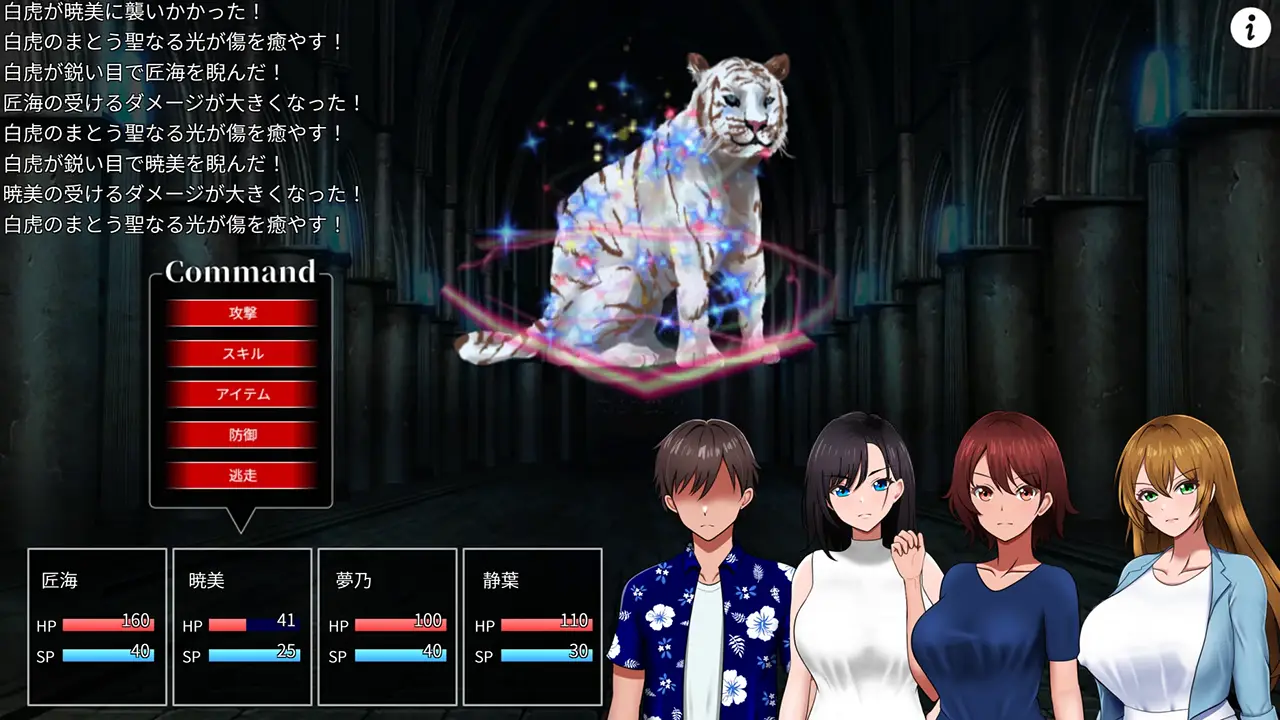Select 匠海's status panel
This screenshot has height=720, width=1280.
point(97,626)
